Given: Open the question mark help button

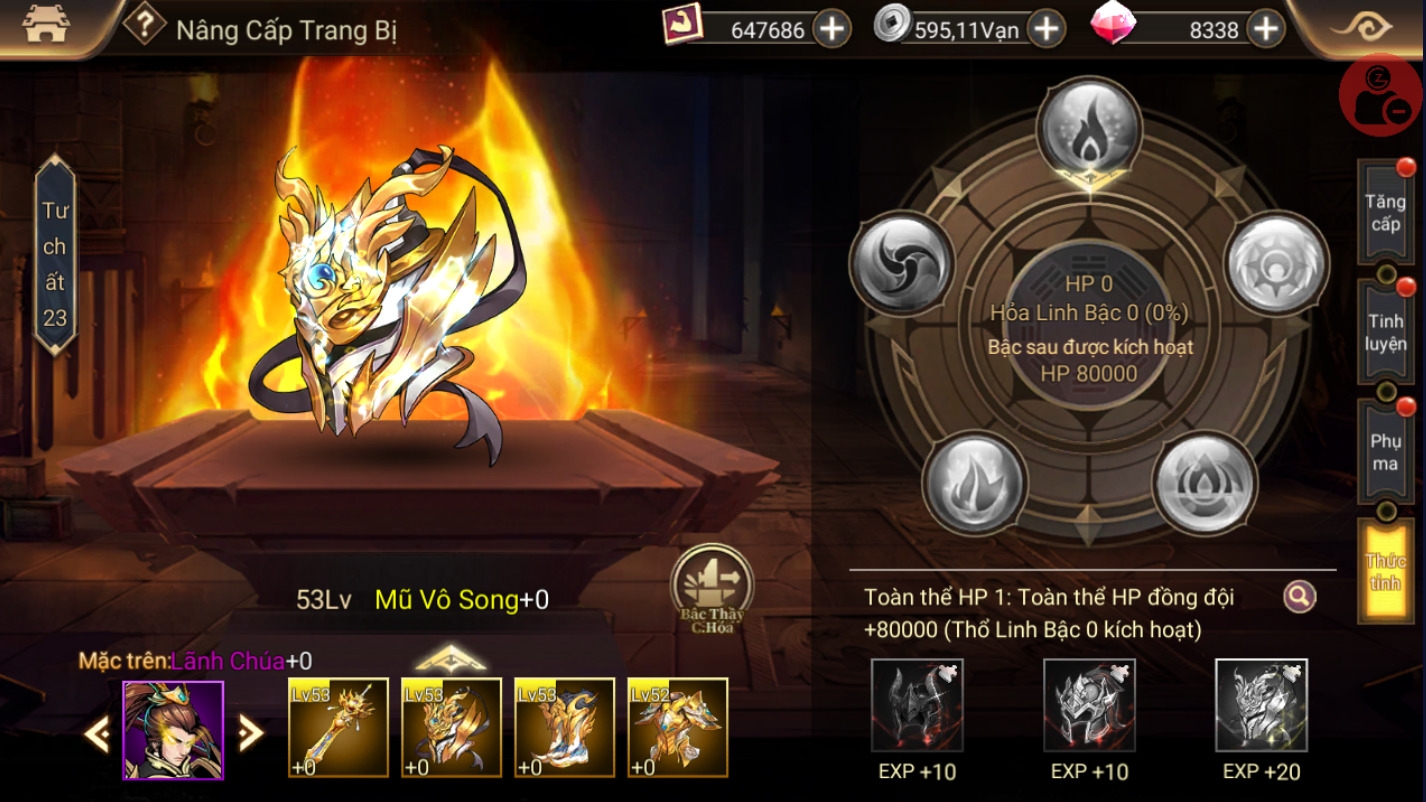Looking at the screenshot, I should tap(144, 25).
